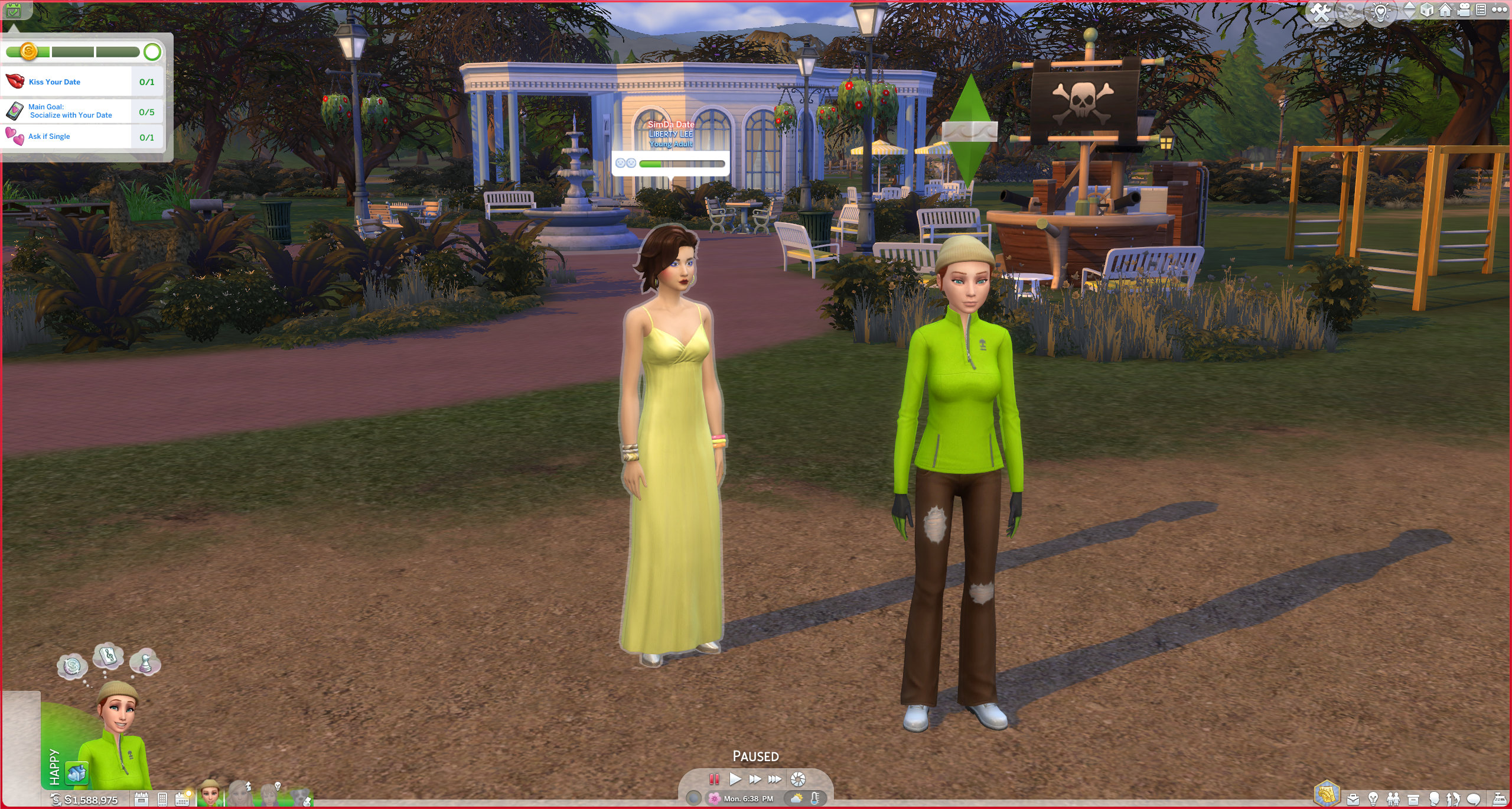The image size is (1512, 809).
Task: Click the lightbulb icon in the top-right toolbar
Action: tap(1381, 10)
